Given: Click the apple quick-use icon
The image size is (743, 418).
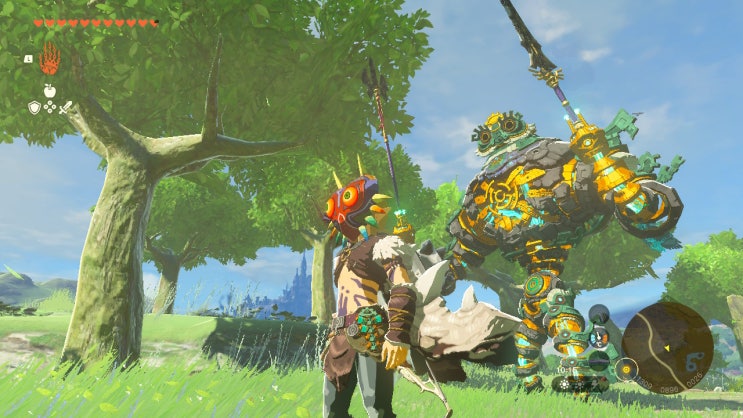Looking at the screenshot, I should point(49,91).
